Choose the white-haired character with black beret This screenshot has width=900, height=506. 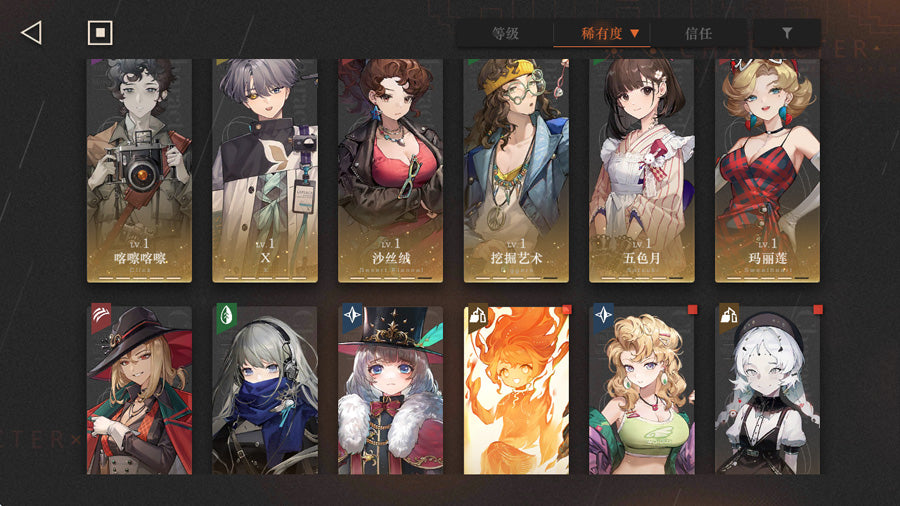767,390
